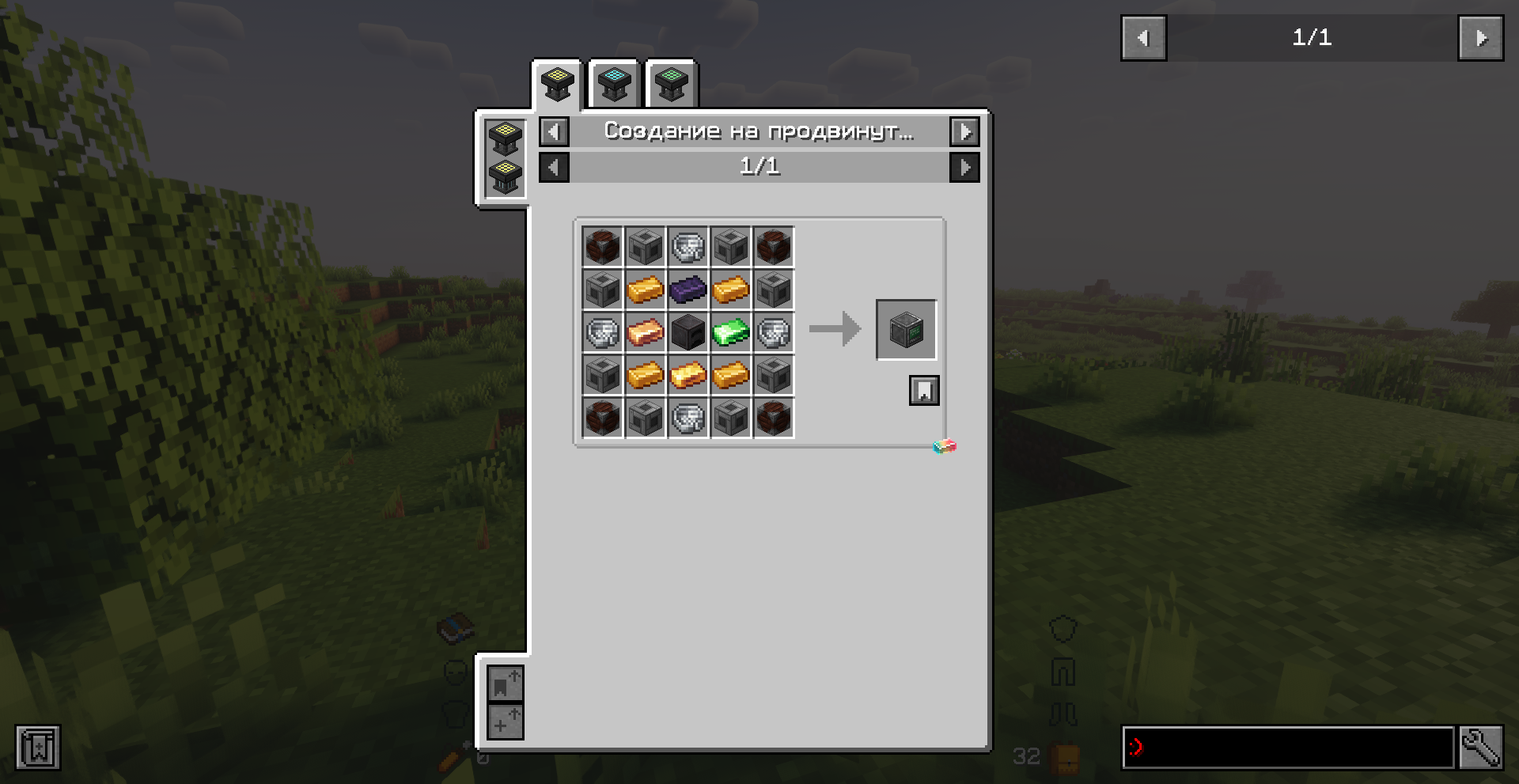Bookmark this recipe using the bookmark button

[924, 390]
